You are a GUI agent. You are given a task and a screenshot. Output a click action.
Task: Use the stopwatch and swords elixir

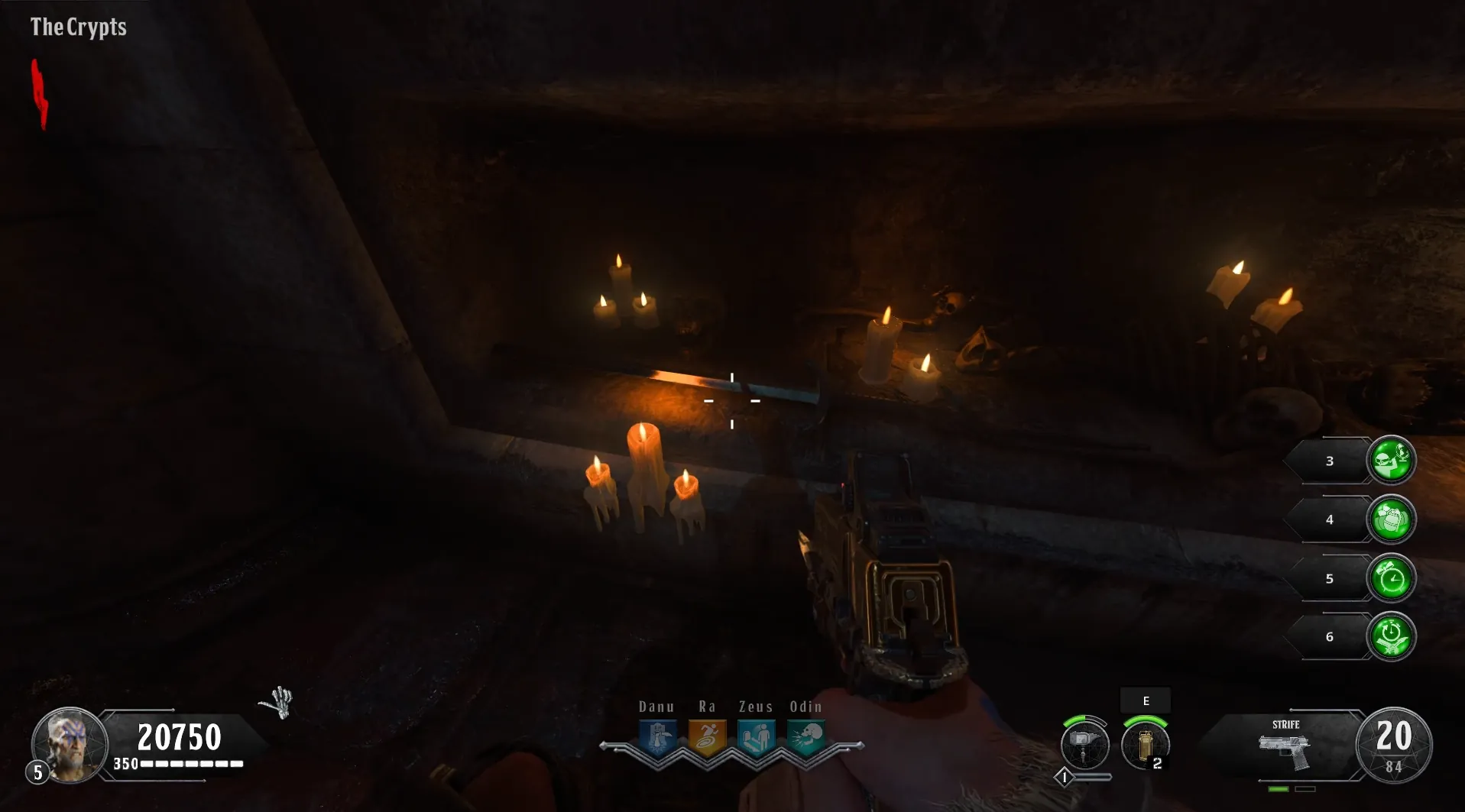(x=1391, y=637)
